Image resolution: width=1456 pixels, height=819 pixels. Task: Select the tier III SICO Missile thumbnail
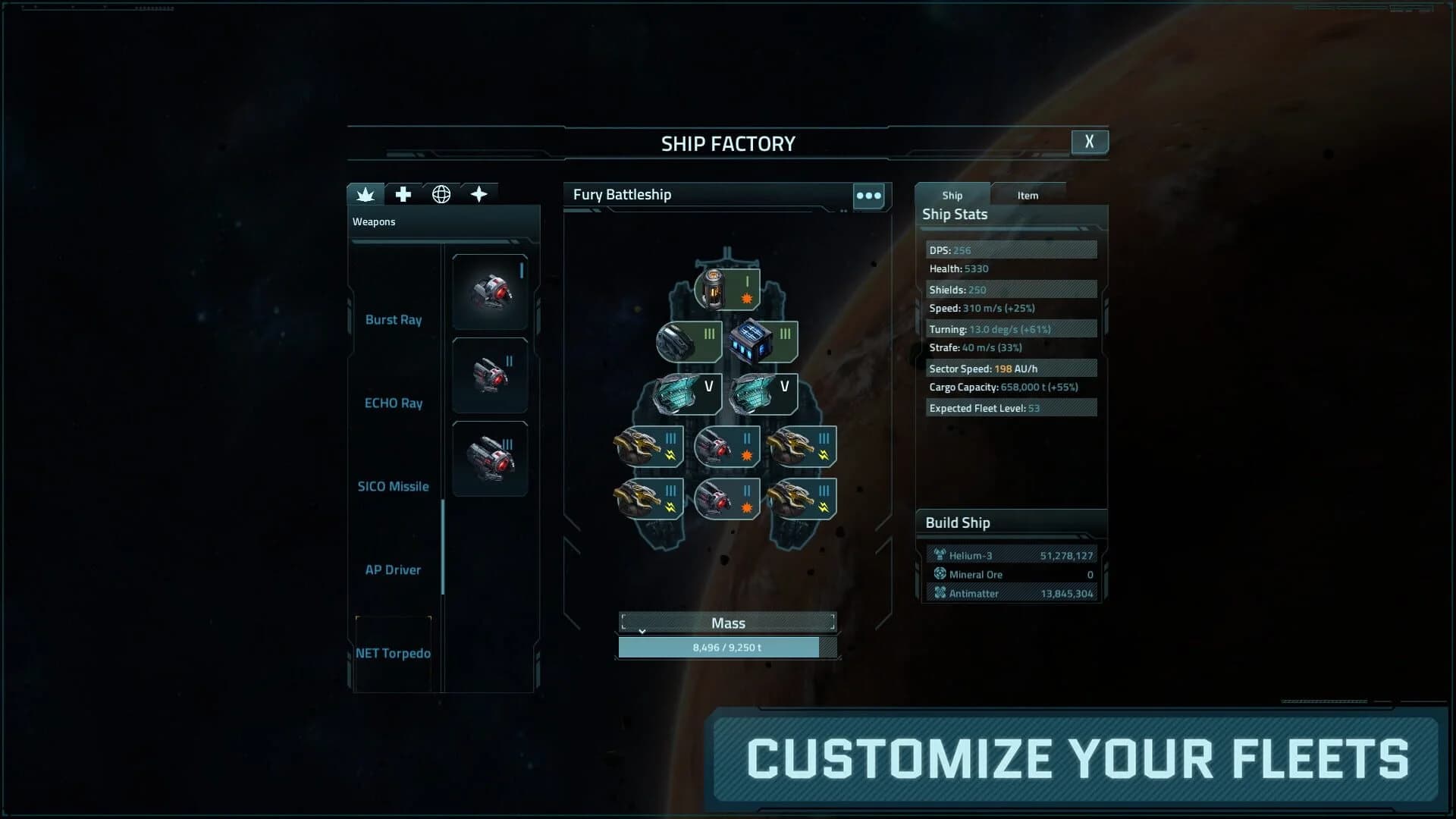(489, 458)
